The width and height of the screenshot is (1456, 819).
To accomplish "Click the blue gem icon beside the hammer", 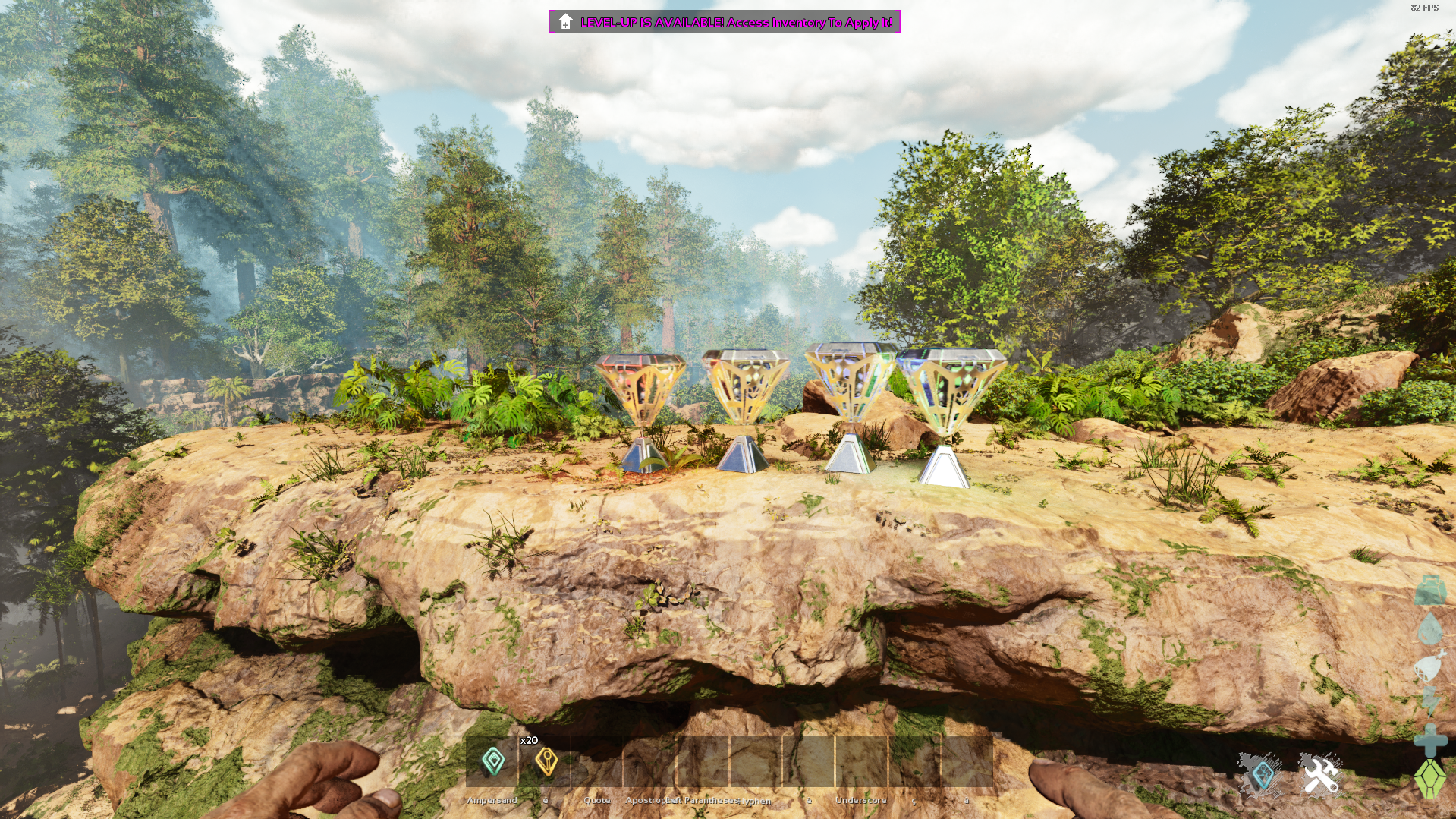I will [x=1262, y=775].
